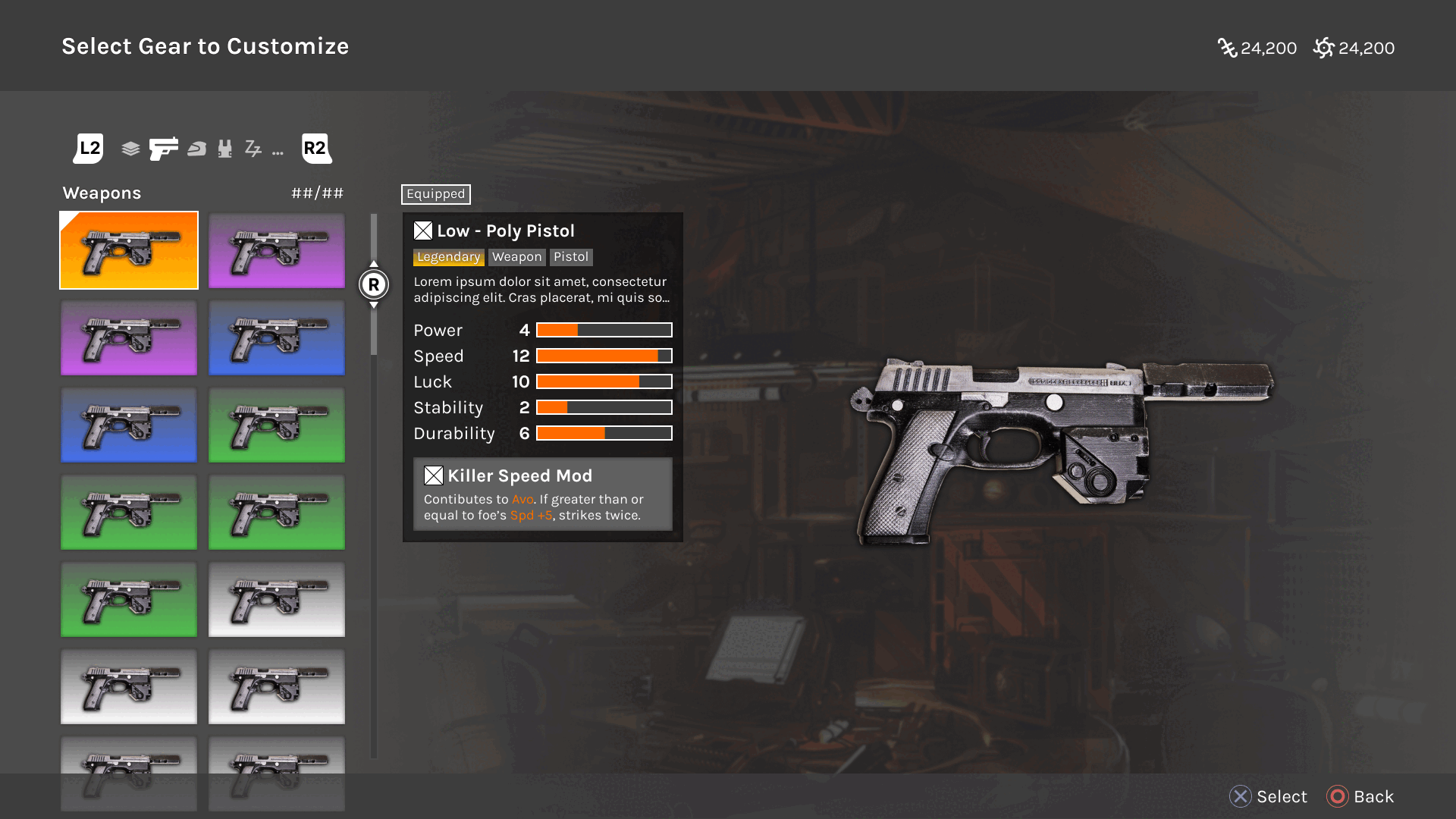Open the Killer Speed Mod panel

coord(542,494)
